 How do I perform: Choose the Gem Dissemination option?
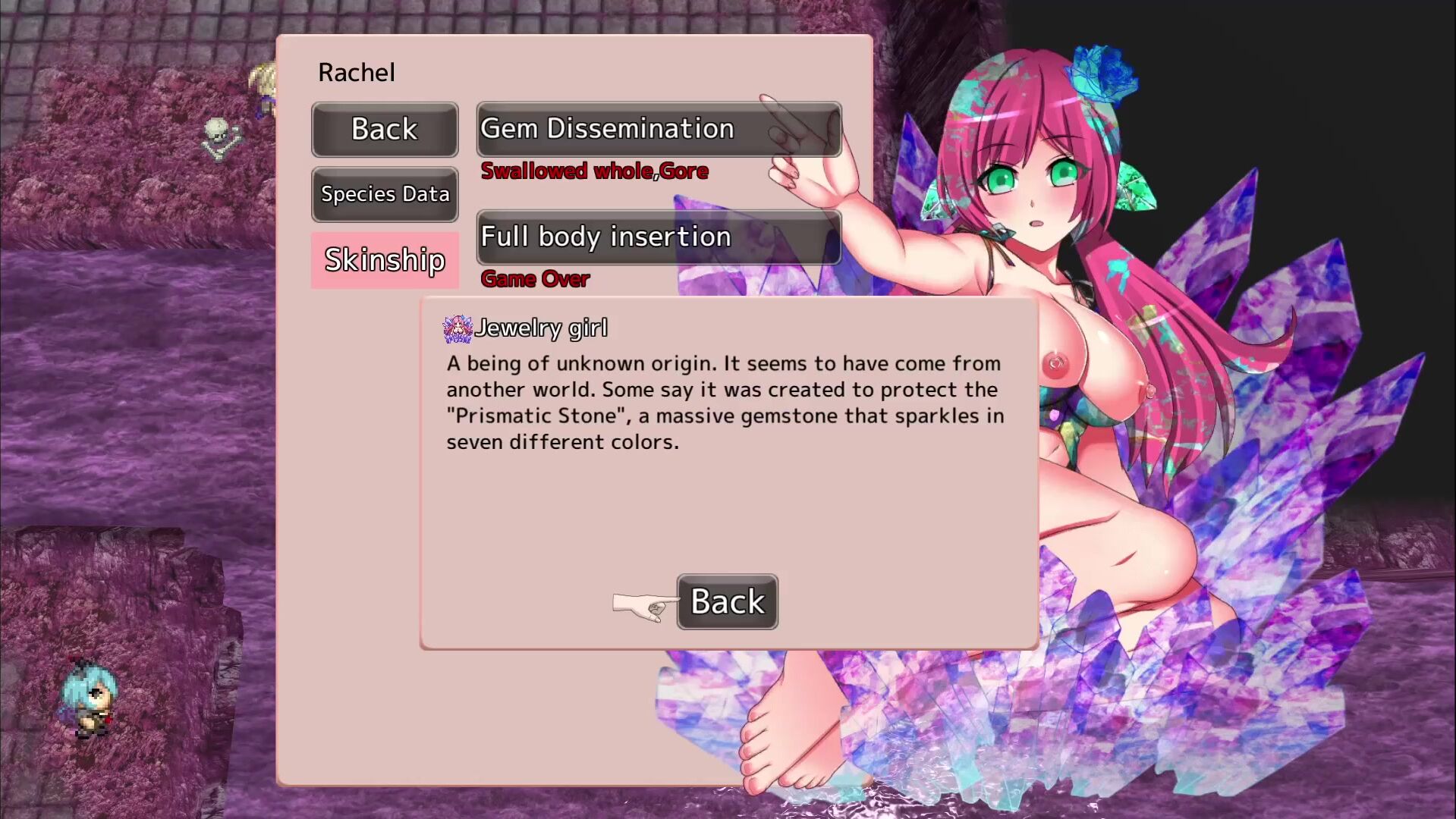[659, 130]
